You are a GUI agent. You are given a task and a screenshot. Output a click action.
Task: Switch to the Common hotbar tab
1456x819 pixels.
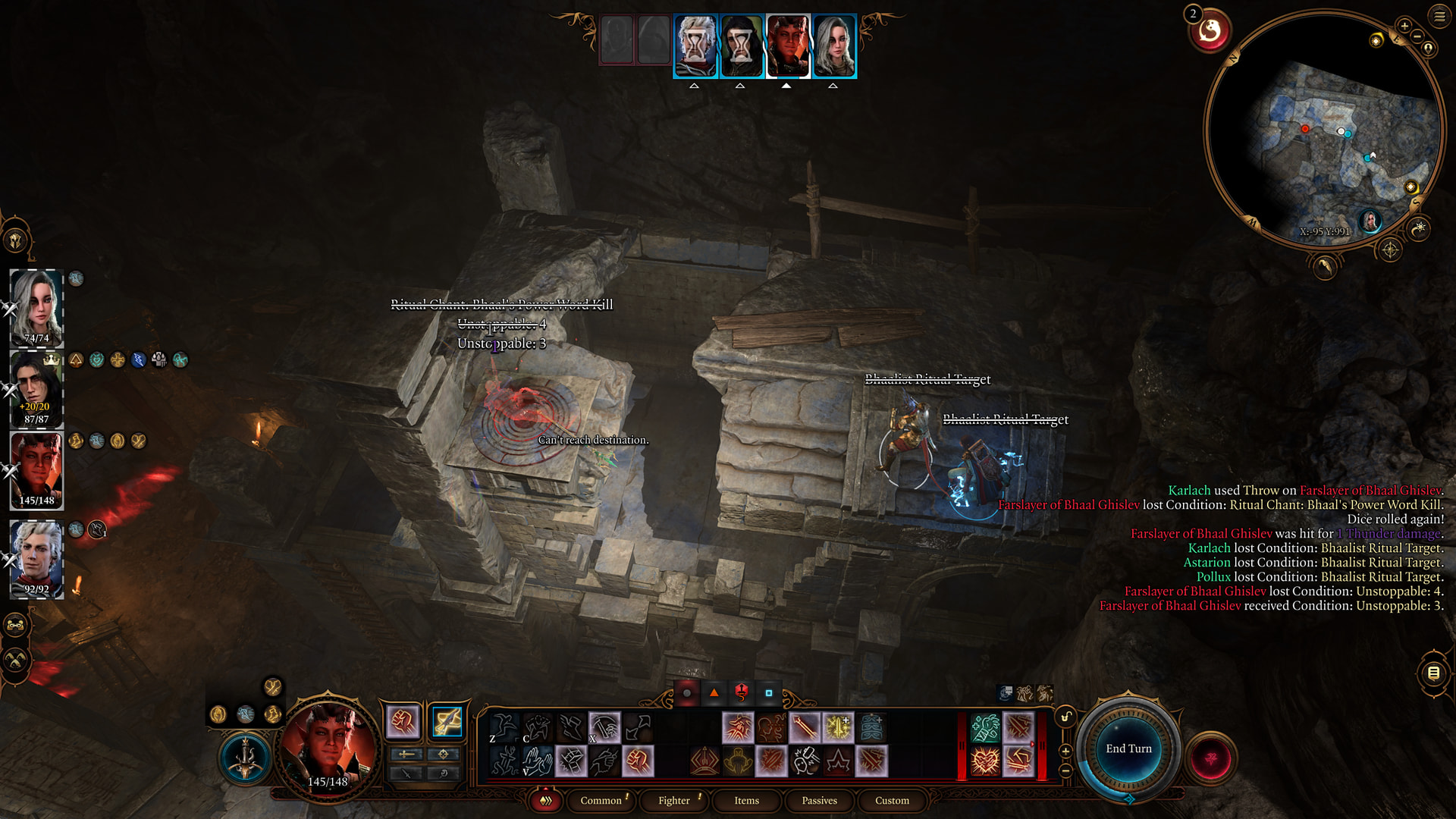(601, 800)
